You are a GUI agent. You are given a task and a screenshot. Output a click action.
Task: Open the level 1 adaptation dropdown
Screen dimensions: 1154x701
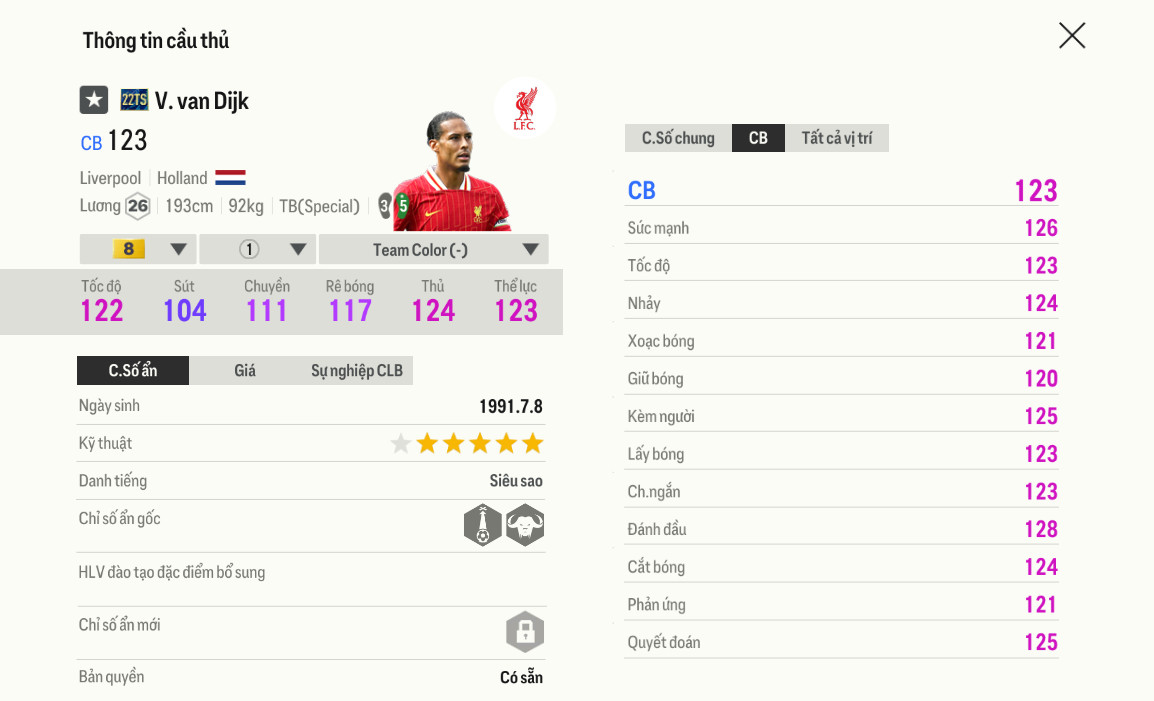(258, 249)
